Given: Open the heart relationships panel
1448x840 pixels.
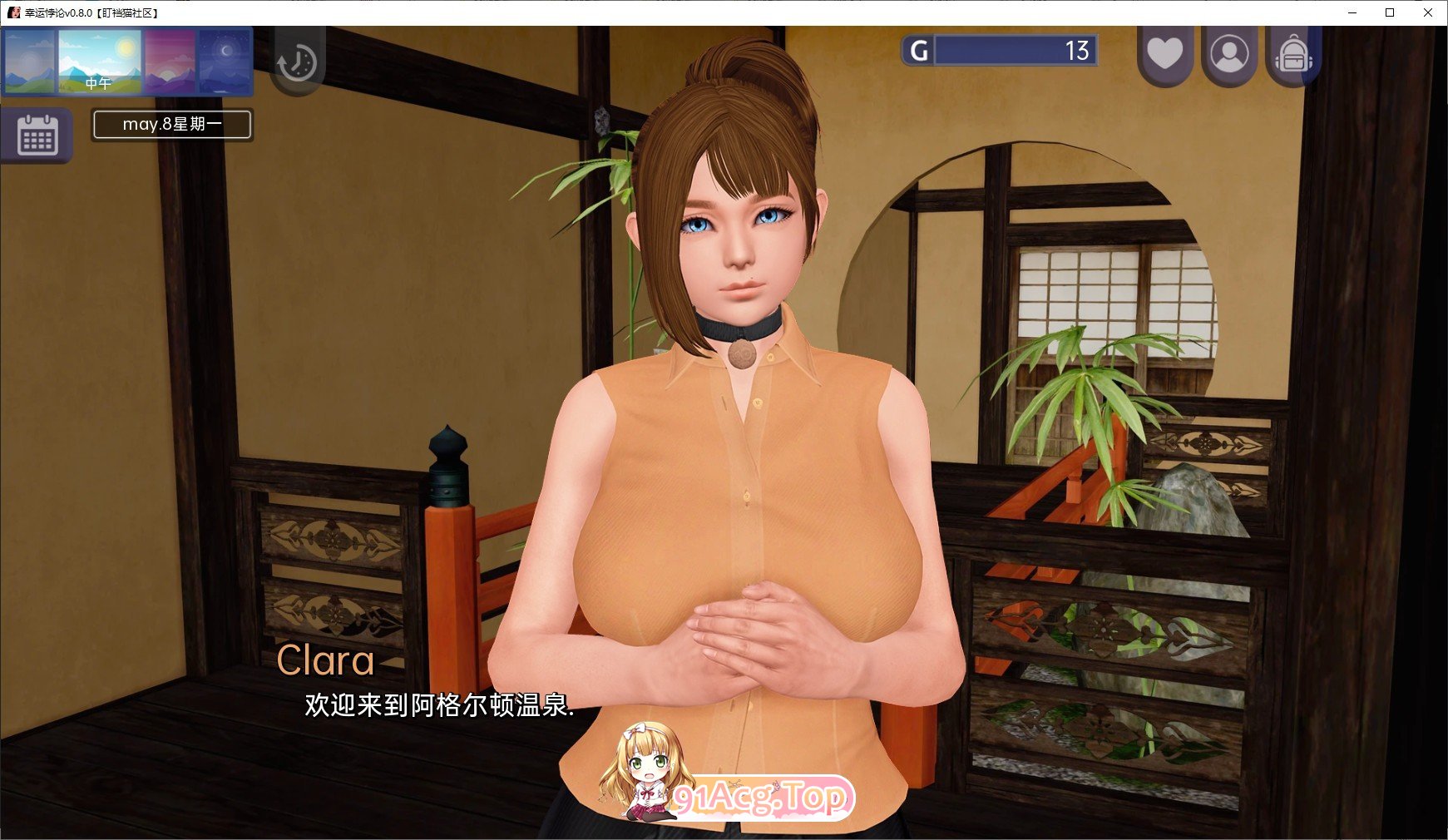Looking at the screenshot, I should (x=1164, y=52).
